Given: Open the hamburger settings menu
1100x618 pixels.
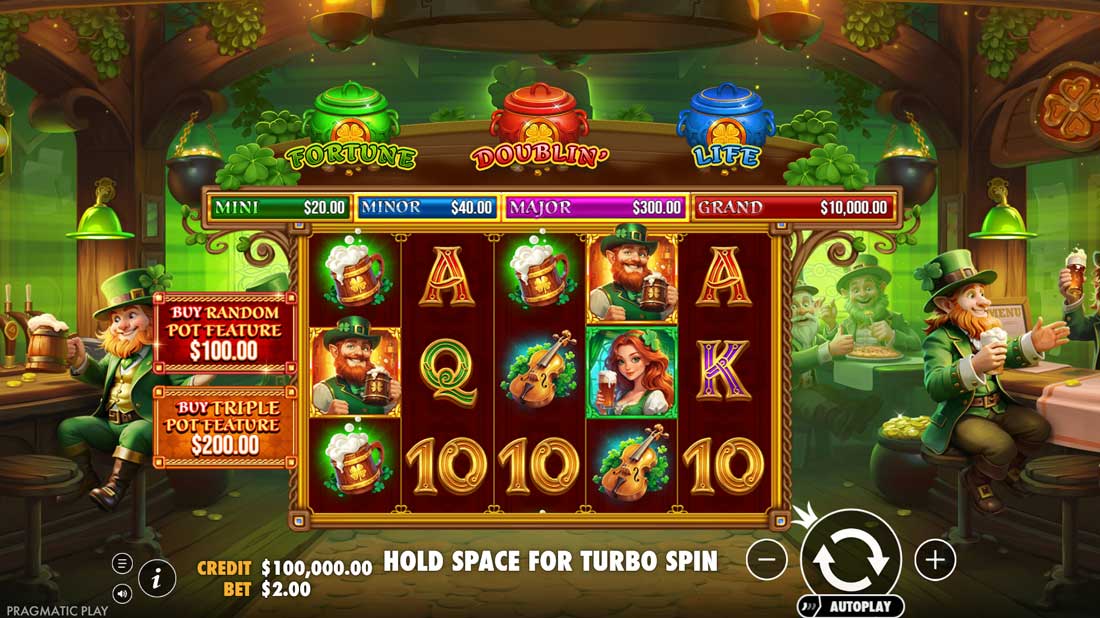Looking at the screenshot, I should [x=122, y=563].
